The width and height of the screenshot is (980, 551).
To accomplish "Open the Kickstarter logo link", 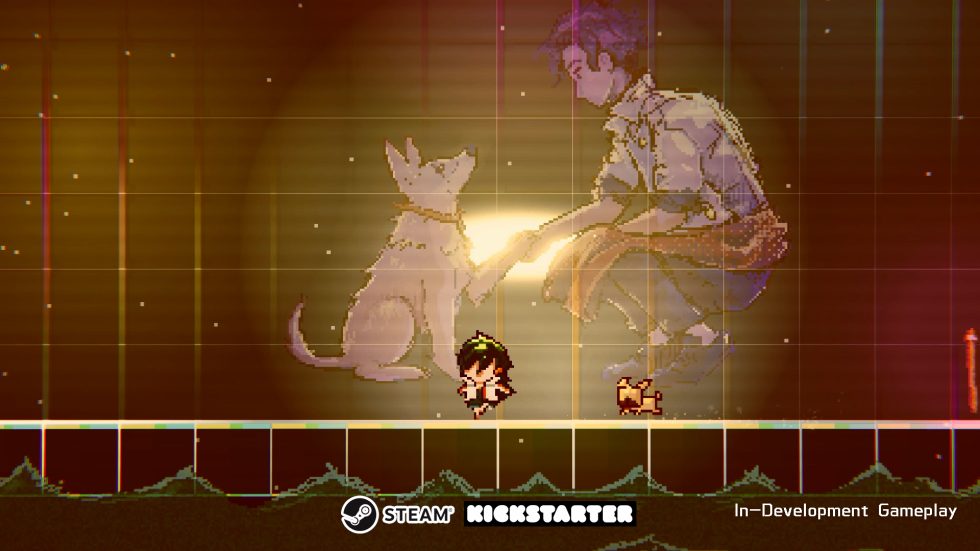I will point(550,514).
